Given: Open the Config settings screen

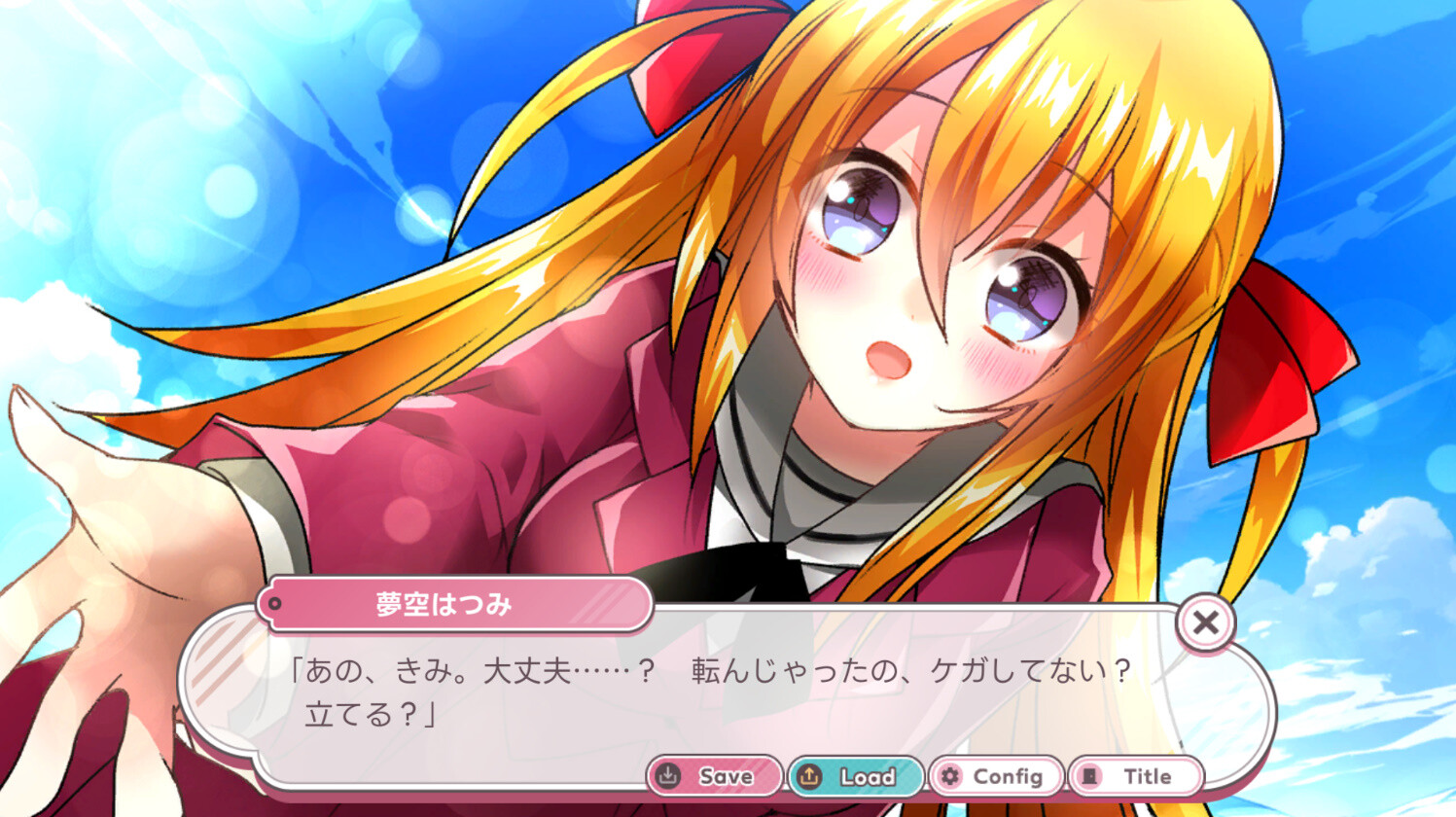Looking at the screenshot, I should [994, 775].
